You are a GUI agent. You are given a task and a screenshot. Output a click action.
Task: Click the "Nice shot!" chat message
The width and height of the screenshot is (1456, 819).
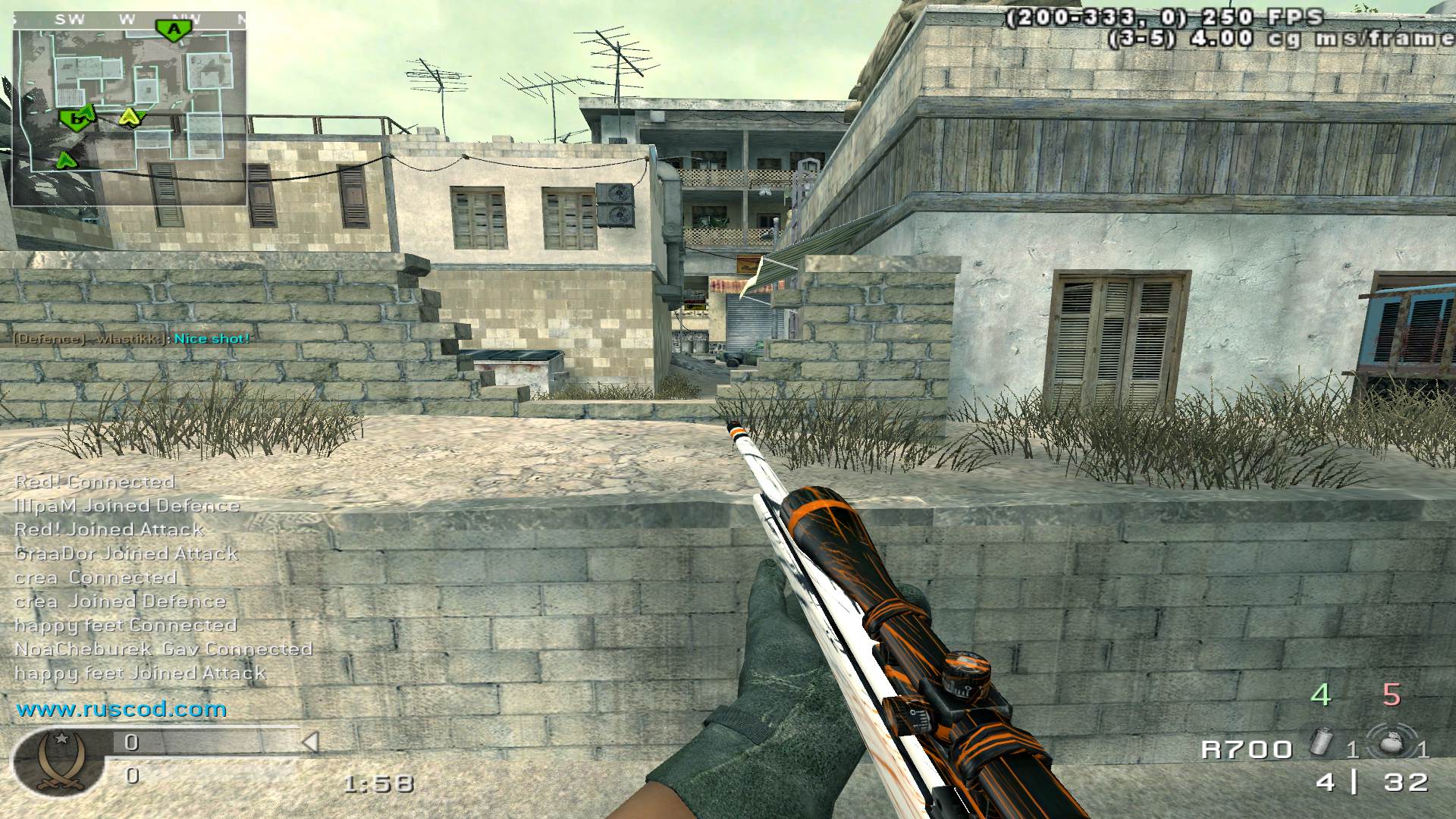(x=212, y=339)
